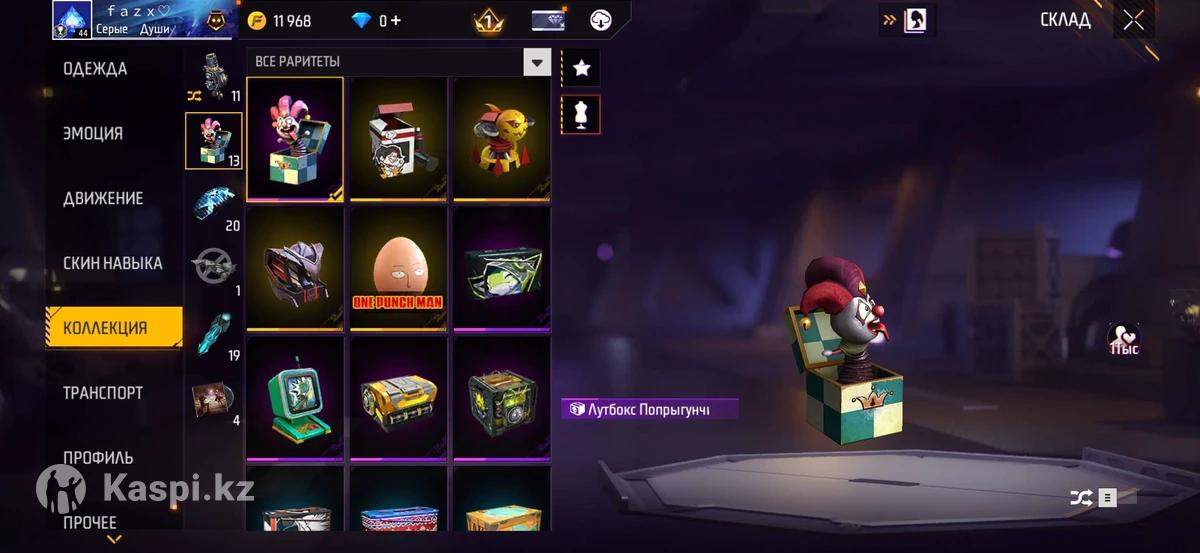Open the Скин навыка category

112,263
